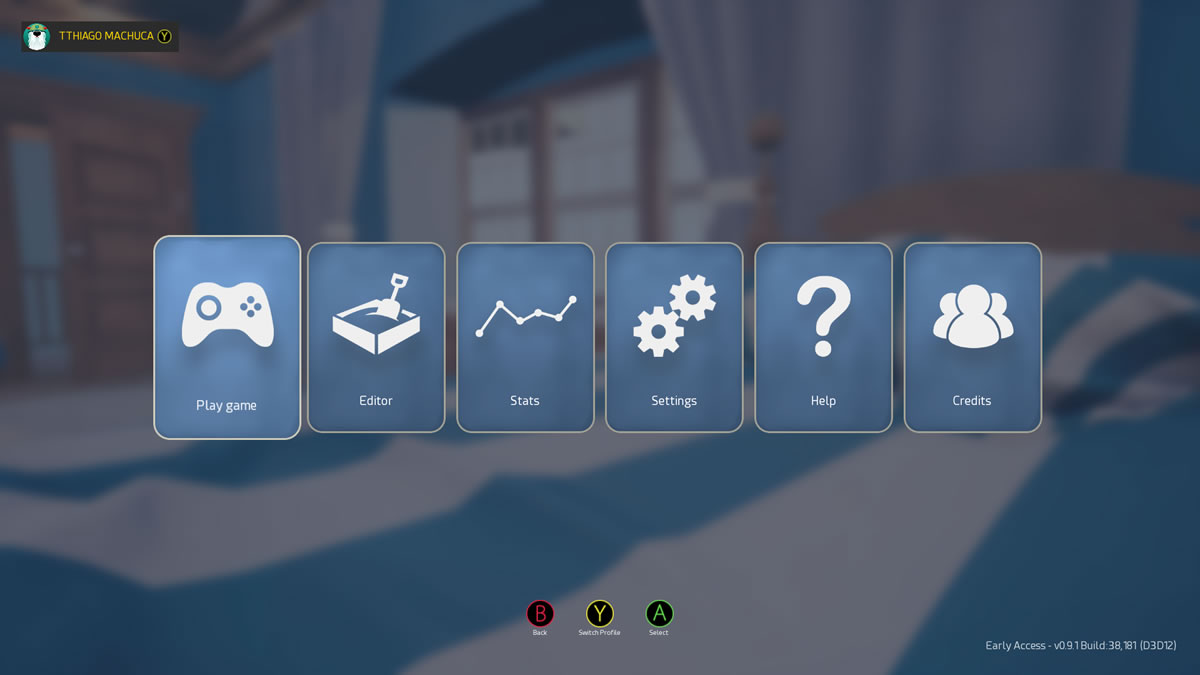Open the Settings tile
Viewport: 1200px width, 675px height.
674,337
